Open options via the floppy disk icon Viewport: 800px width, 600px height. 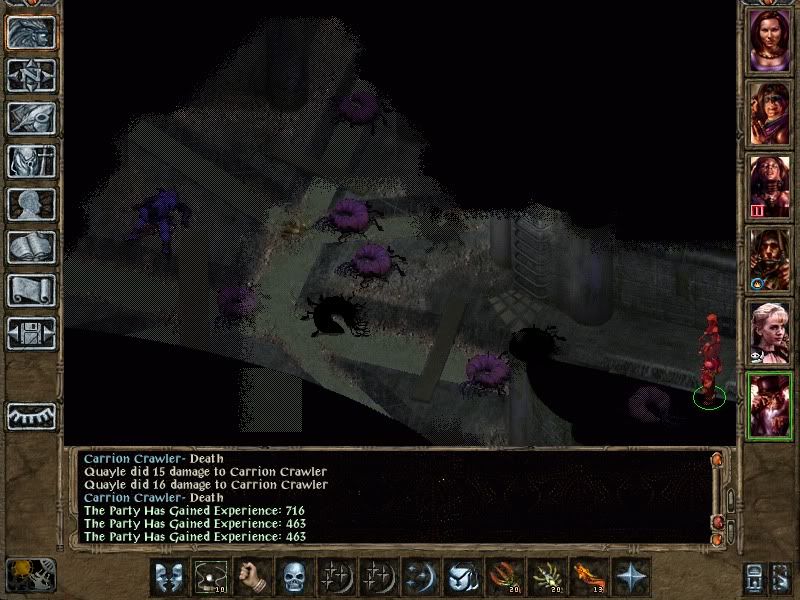tap(31, 333)
